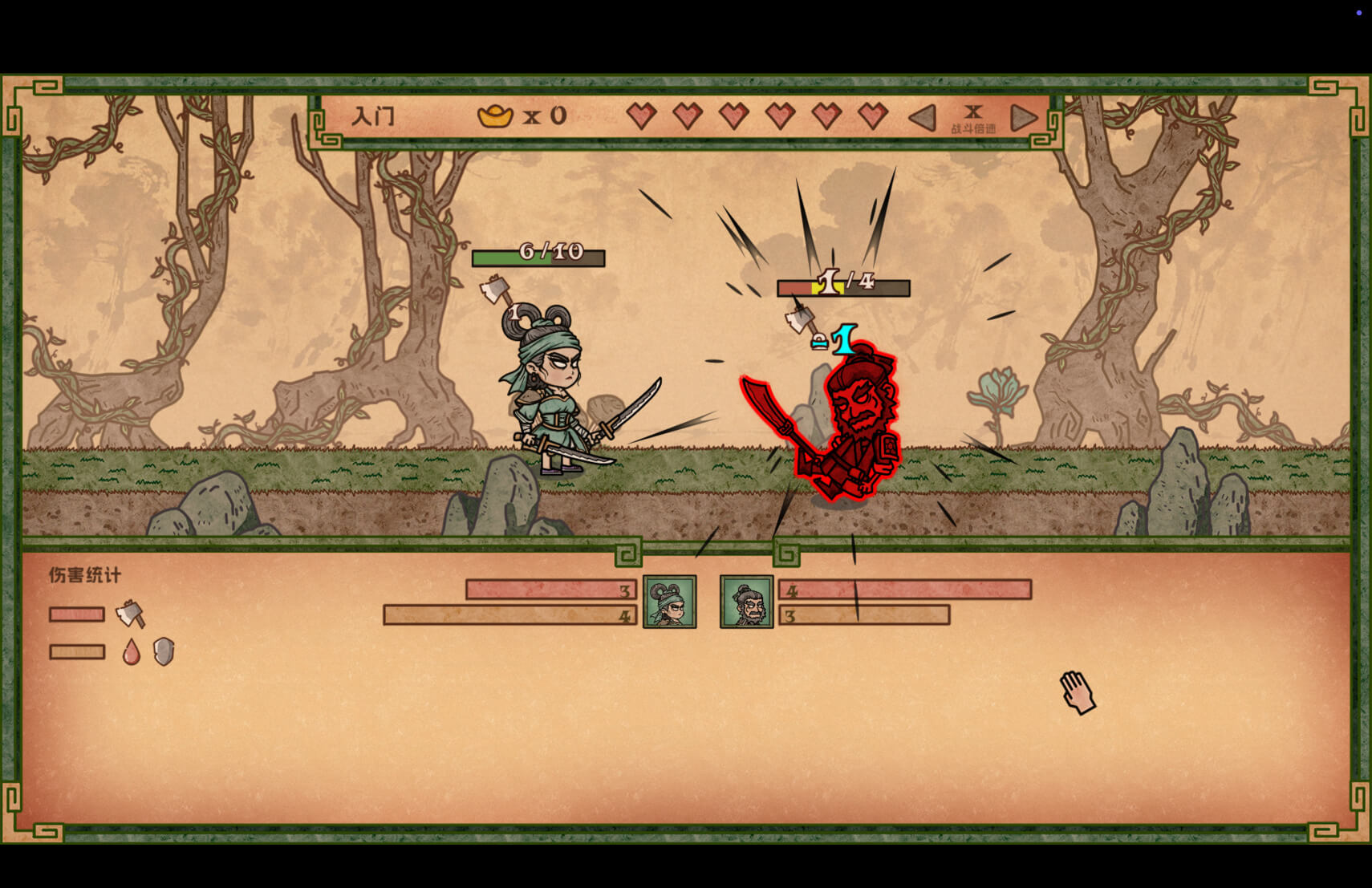
Task: Select the 入门 difficulty label
Action: [x=373, y=115]
